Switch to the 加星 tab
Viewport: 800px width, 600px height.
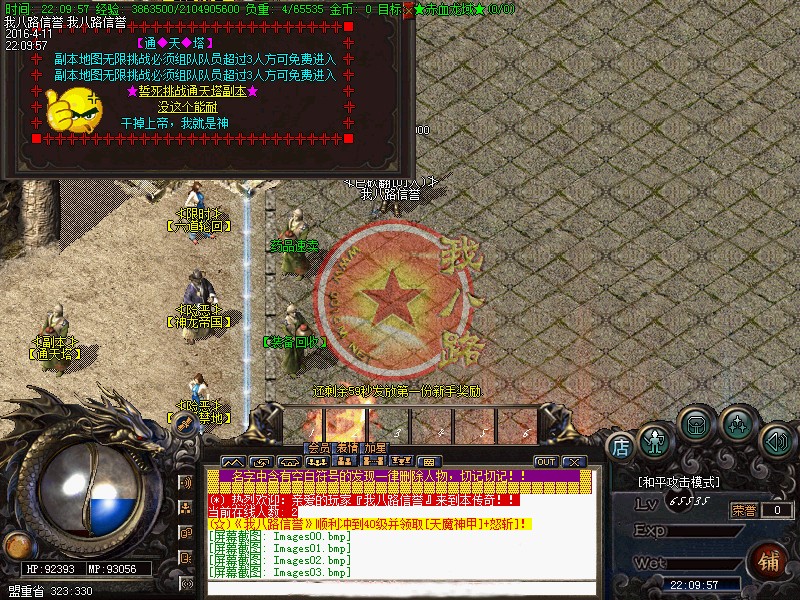click(375, 448)
